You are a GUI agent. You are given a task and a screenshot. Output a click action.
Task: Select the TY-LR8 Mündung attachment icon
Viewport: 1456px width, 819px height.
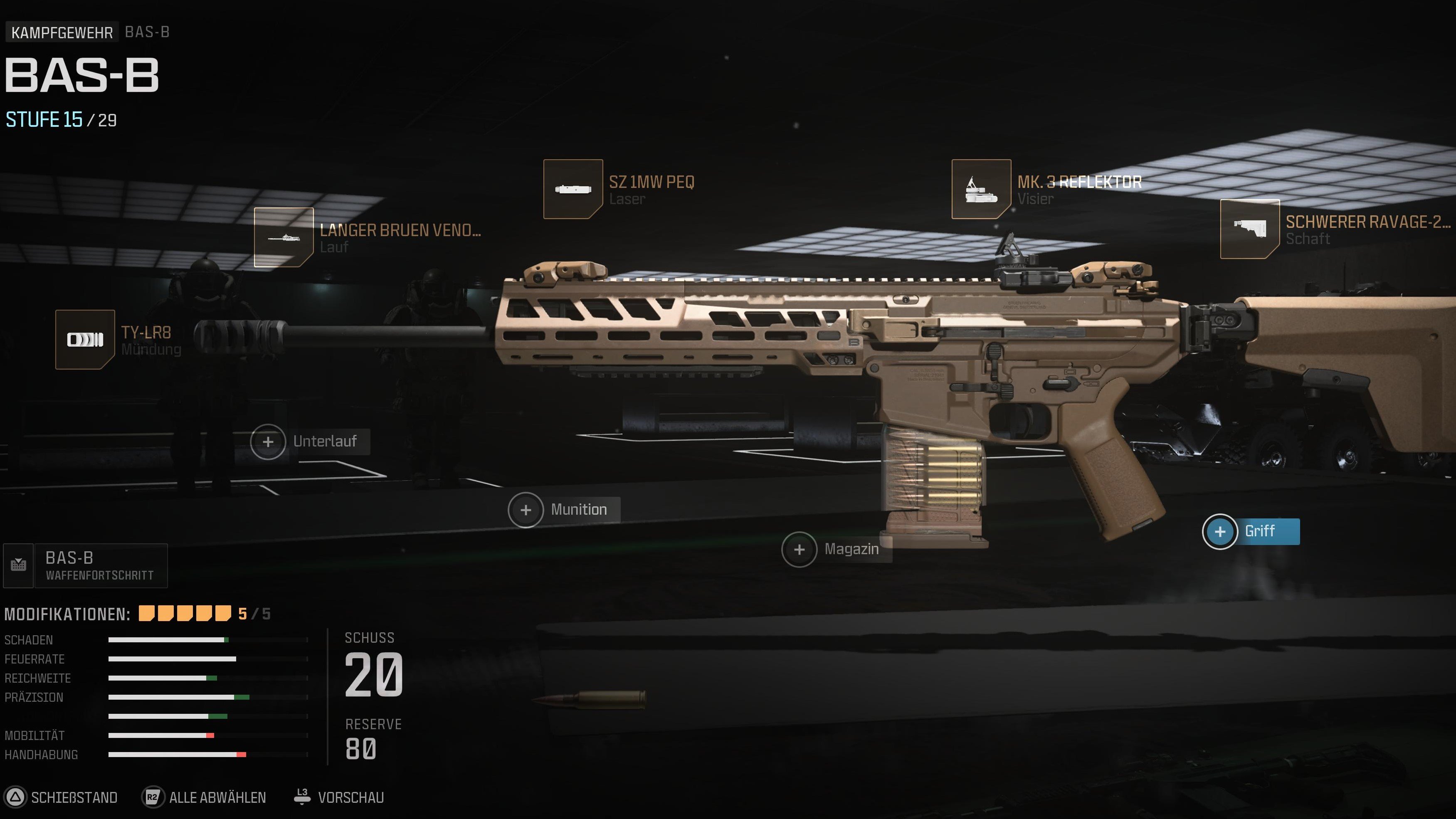point(85,339)
